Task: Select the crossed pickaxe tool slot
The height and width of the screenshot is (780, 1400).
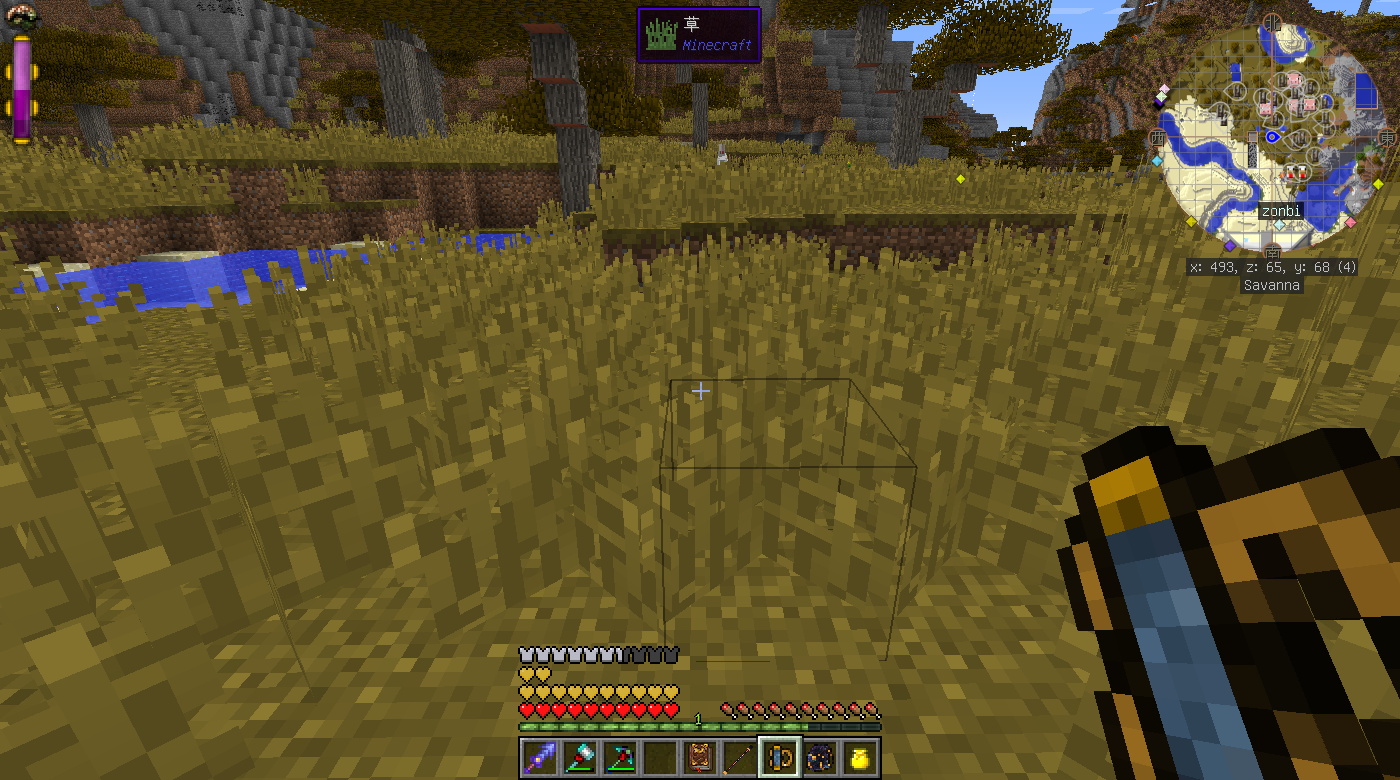Action: click(619, 757)
